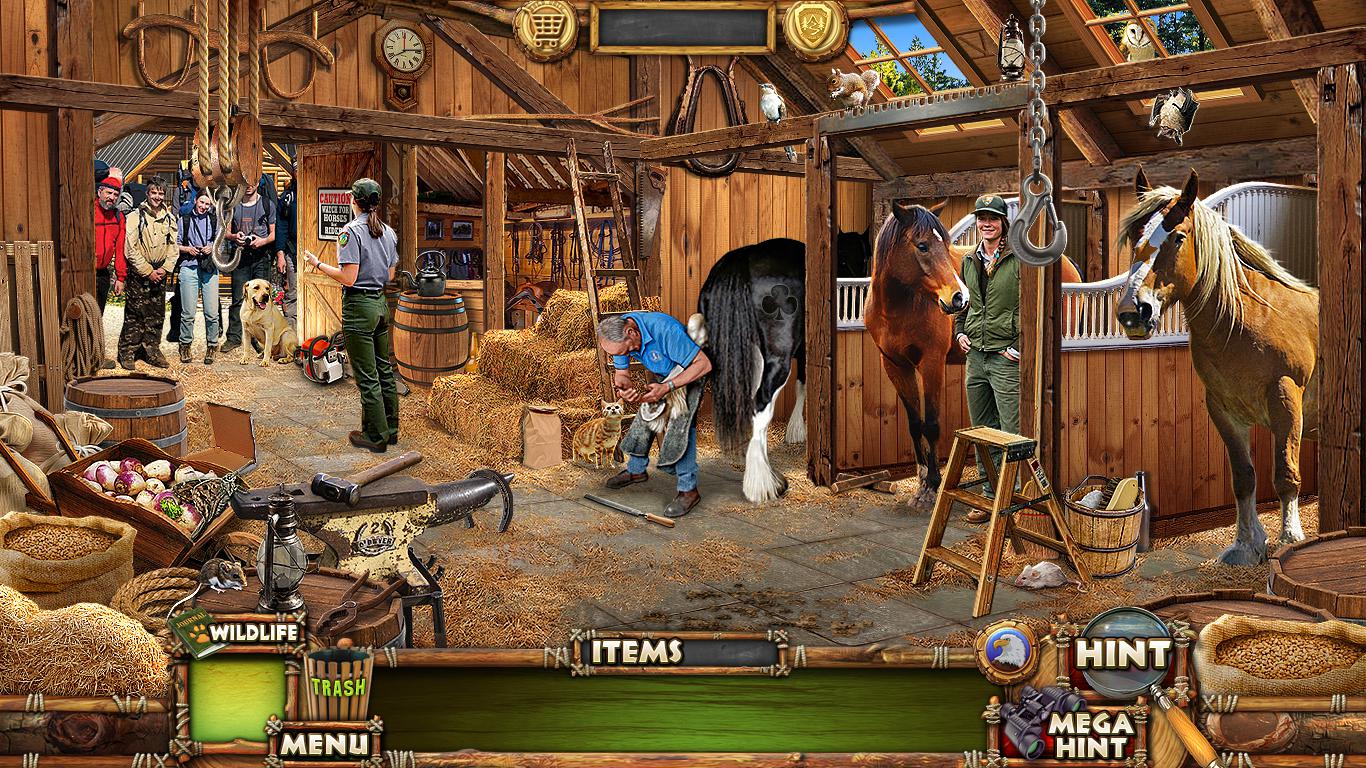This screenshot has width=1366, height=768.
Task: Open the shopping cart store
Action: (x=545, y=29)
